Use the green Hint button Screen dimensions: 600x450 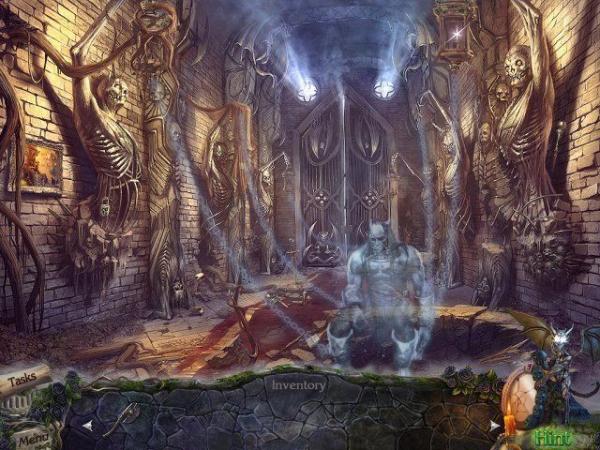(x=552, y=436)
